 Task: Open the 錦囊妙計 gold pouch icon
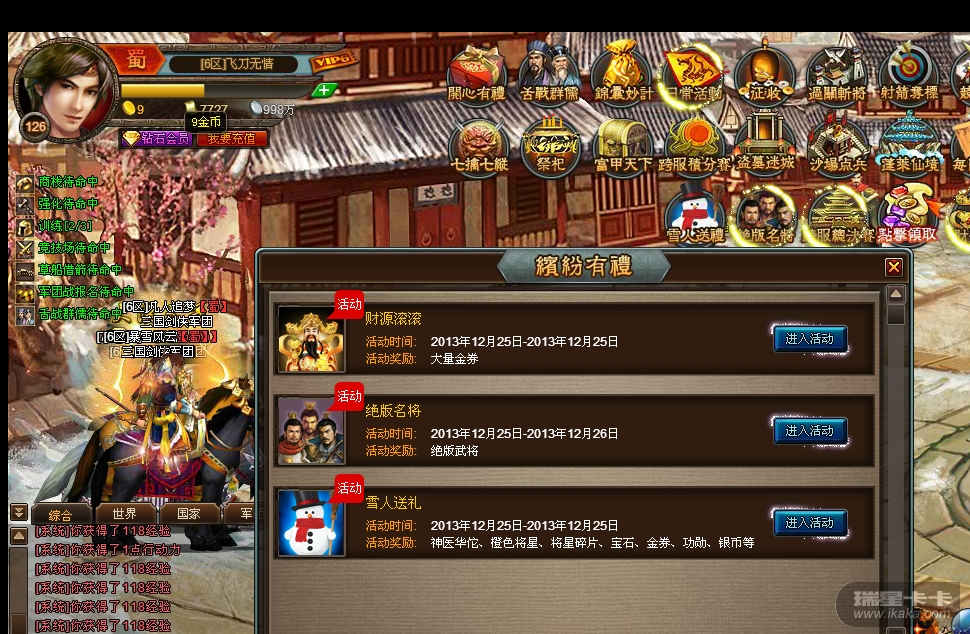tap(622, 70)
